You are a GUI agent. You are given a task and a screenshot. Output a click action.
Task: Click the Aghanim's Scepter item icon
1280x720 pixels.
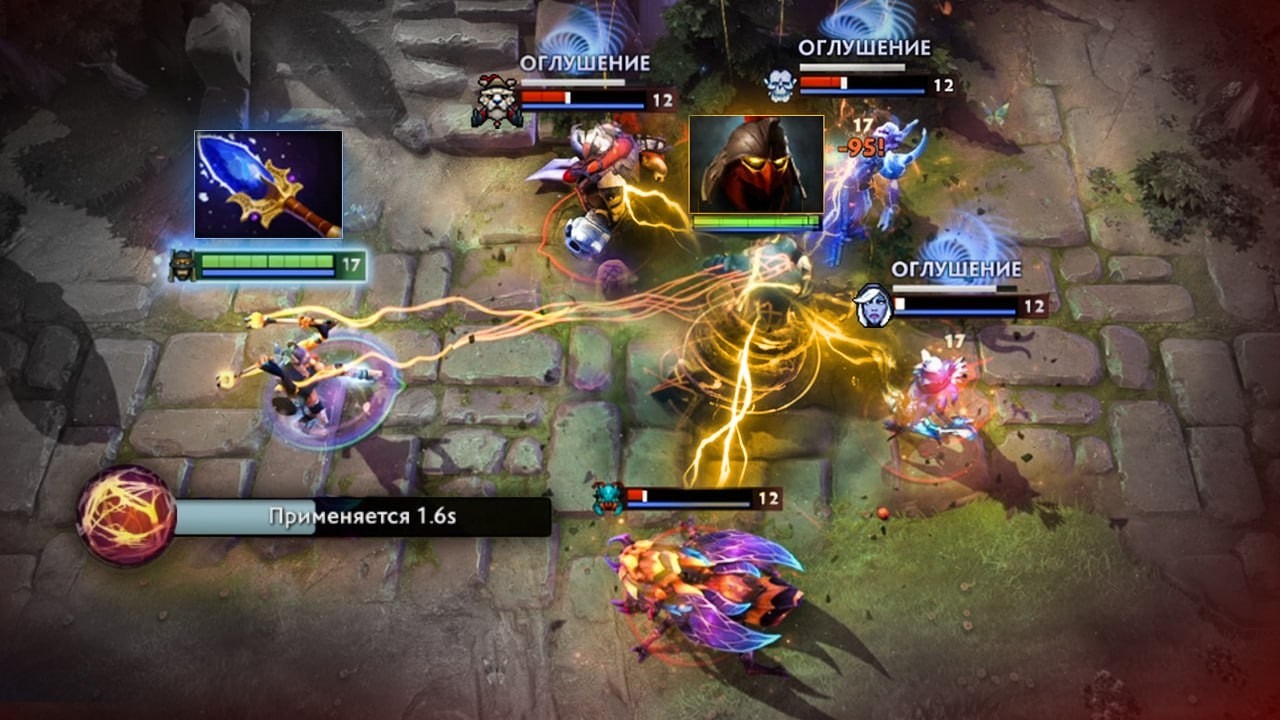(268, 184)
